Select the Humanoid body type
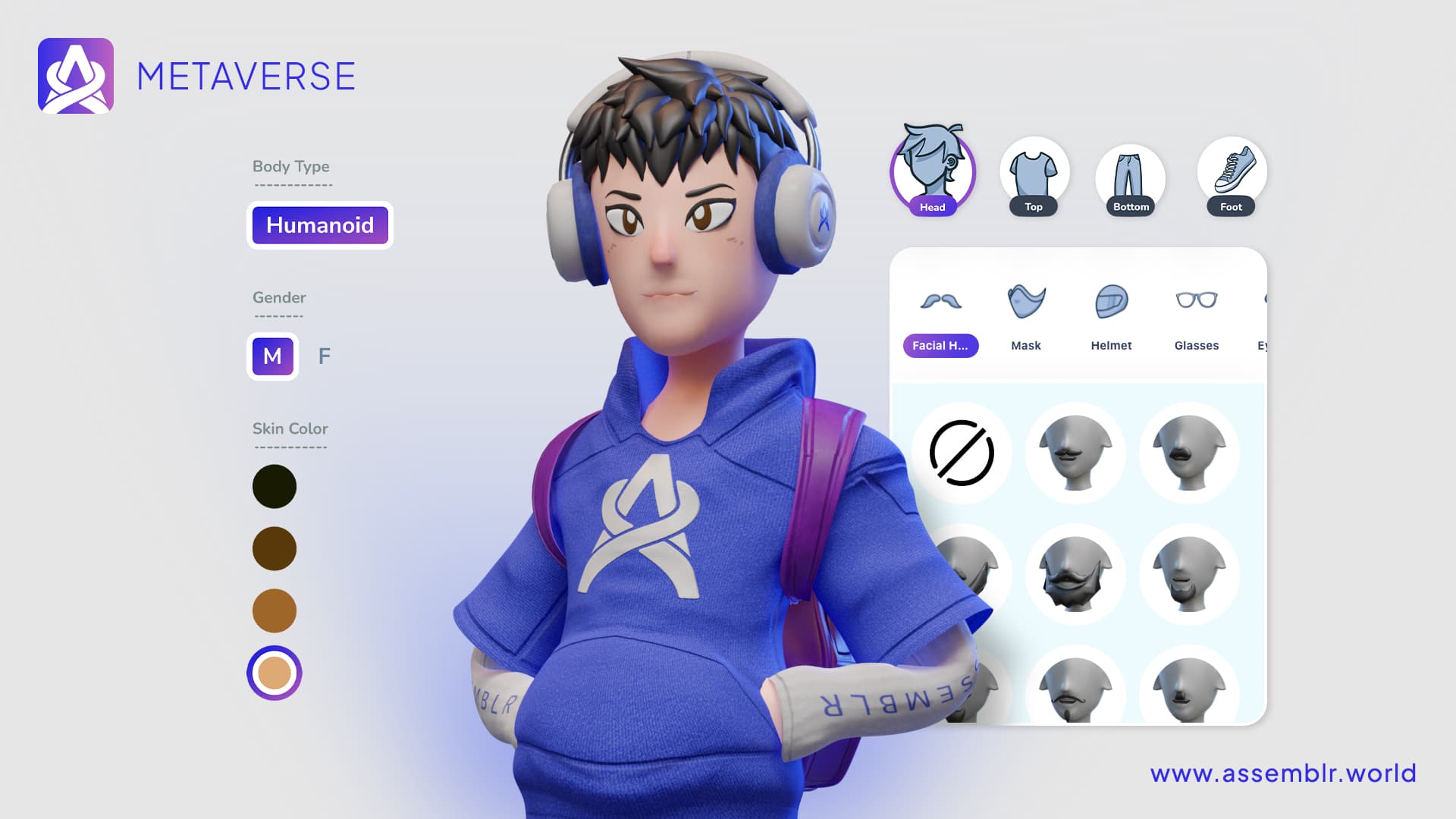 [319, 225]
